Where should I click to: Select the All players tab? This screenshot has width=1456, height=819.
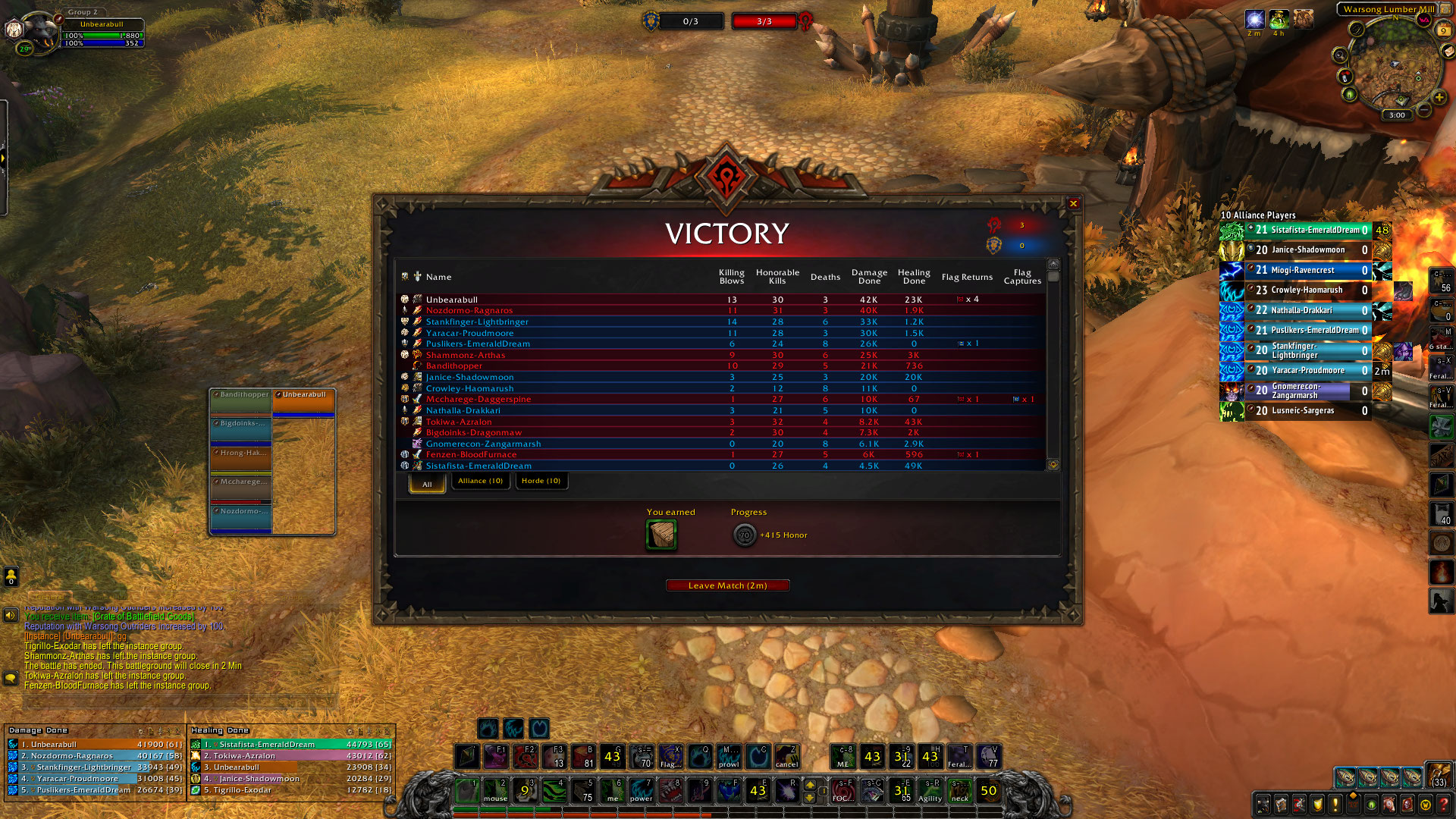click(427, 483)
